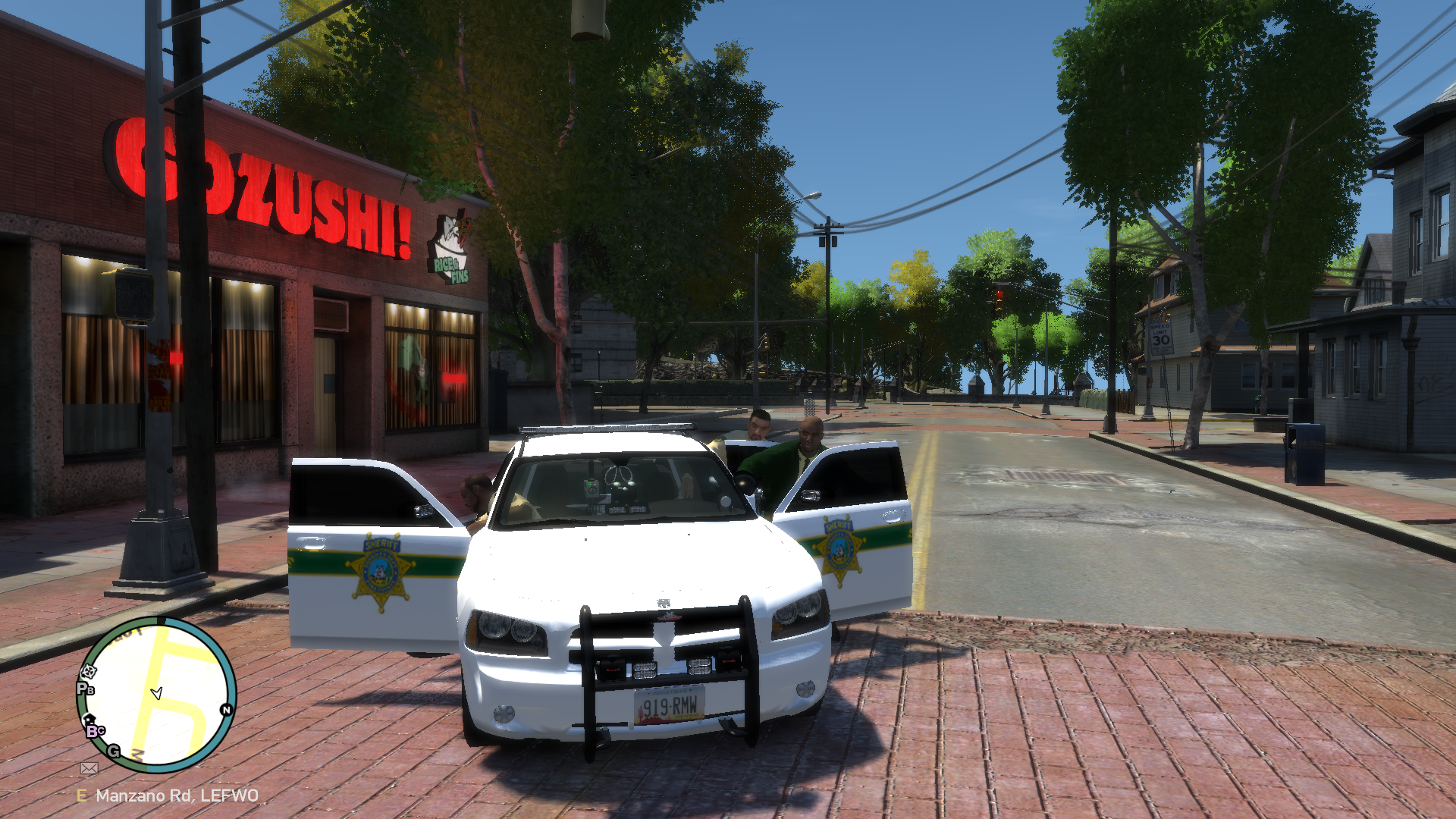This screenshot has width=1456, height=819.
Task: Open the envelope message icon below the minimap
Action: (89, 768)
